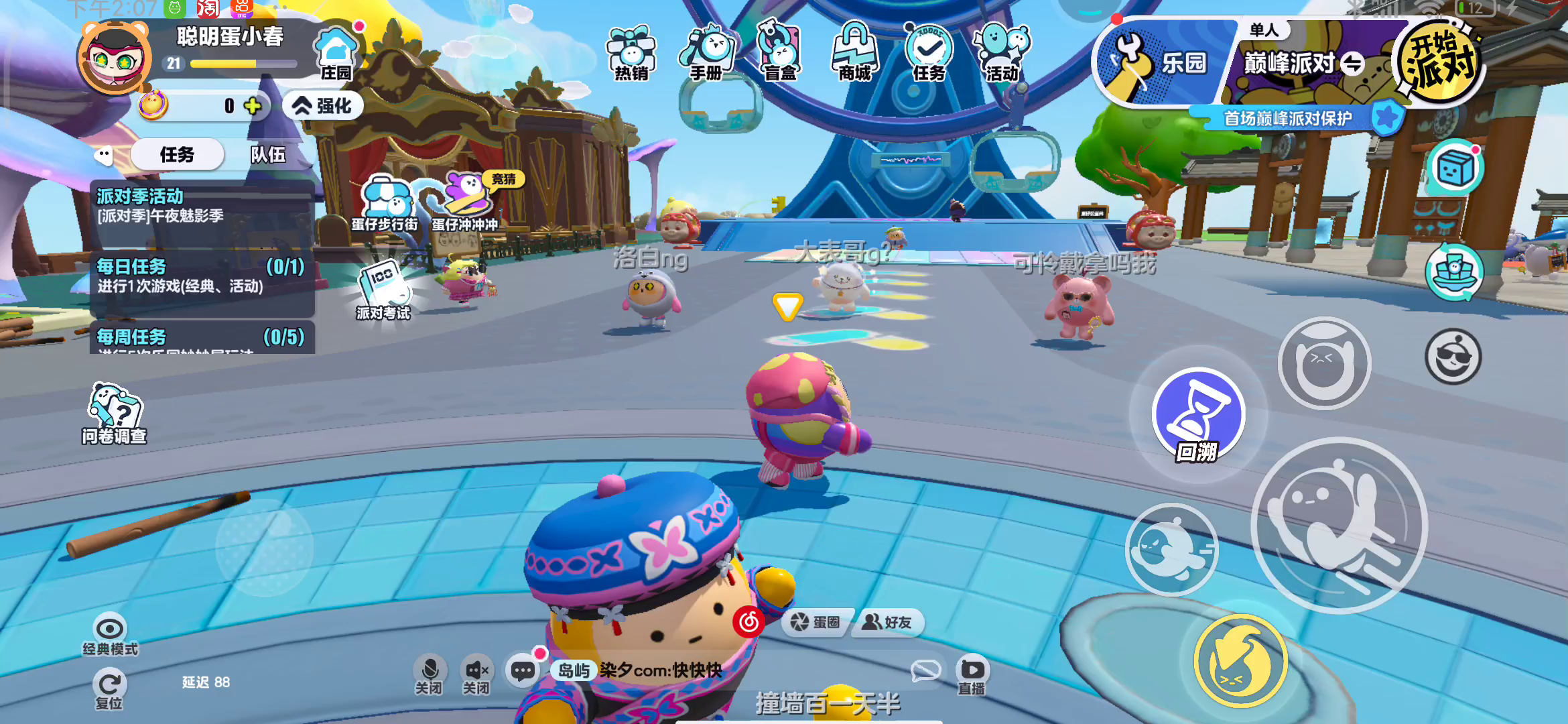Open the 庄园 manor icon

pos(336,54)
